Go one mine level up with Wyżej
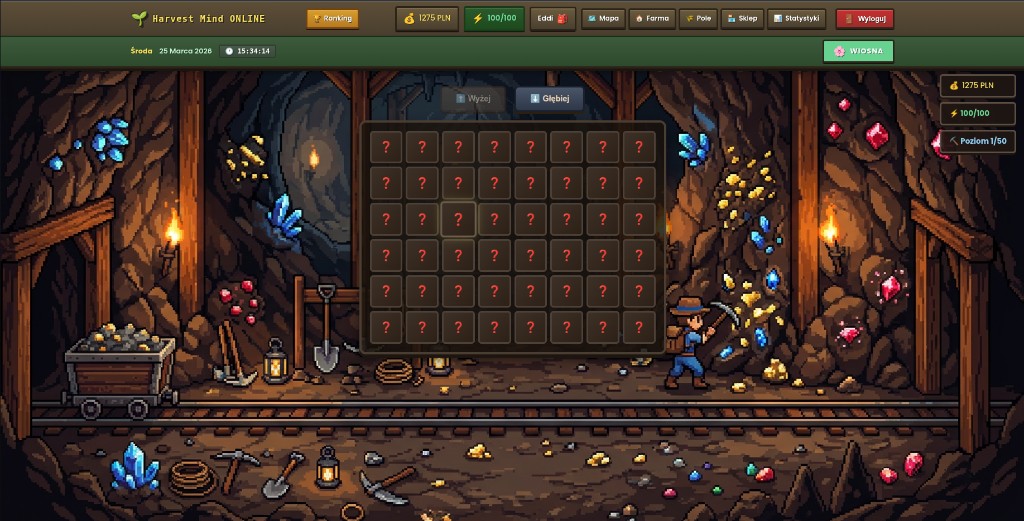The height and width of the screenshot is (521, 1024). point(473,99)
